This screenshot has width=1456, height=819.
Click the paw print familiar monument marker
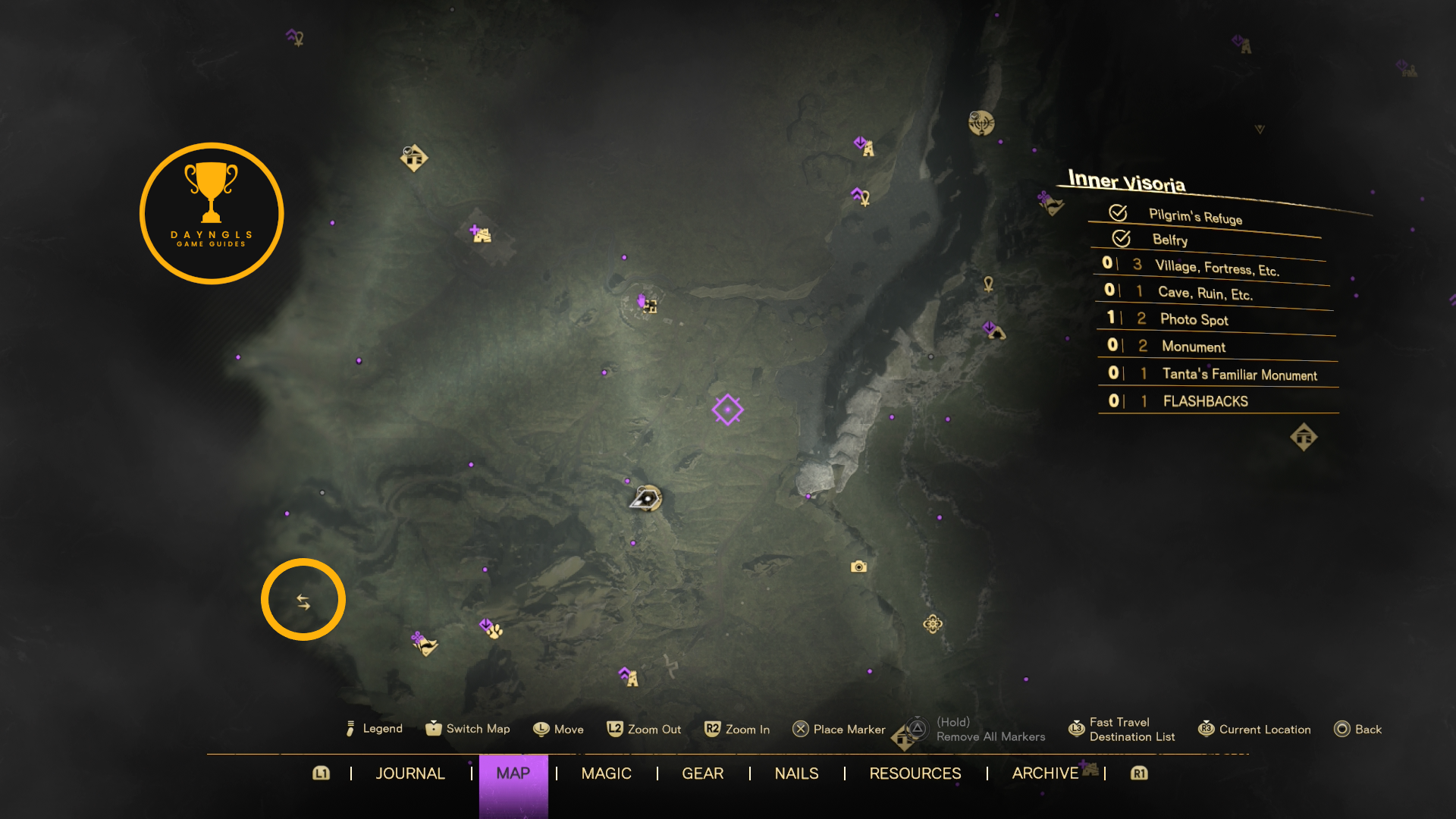[x=493, y=629]
